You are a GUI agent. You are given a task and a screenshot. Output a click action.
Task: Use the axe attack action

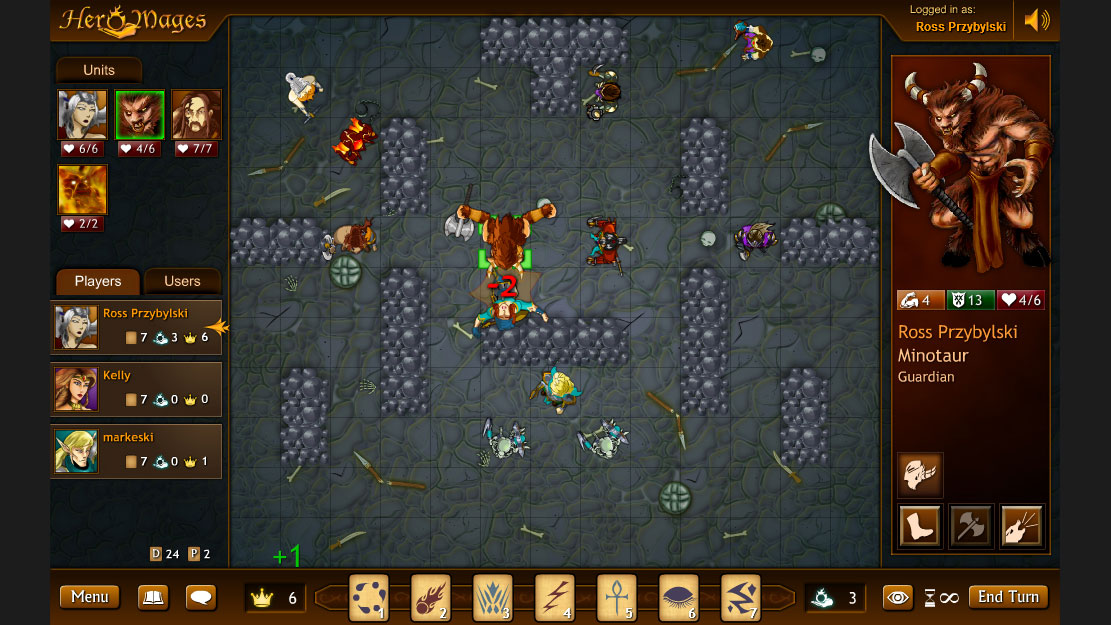click(970, 526)
